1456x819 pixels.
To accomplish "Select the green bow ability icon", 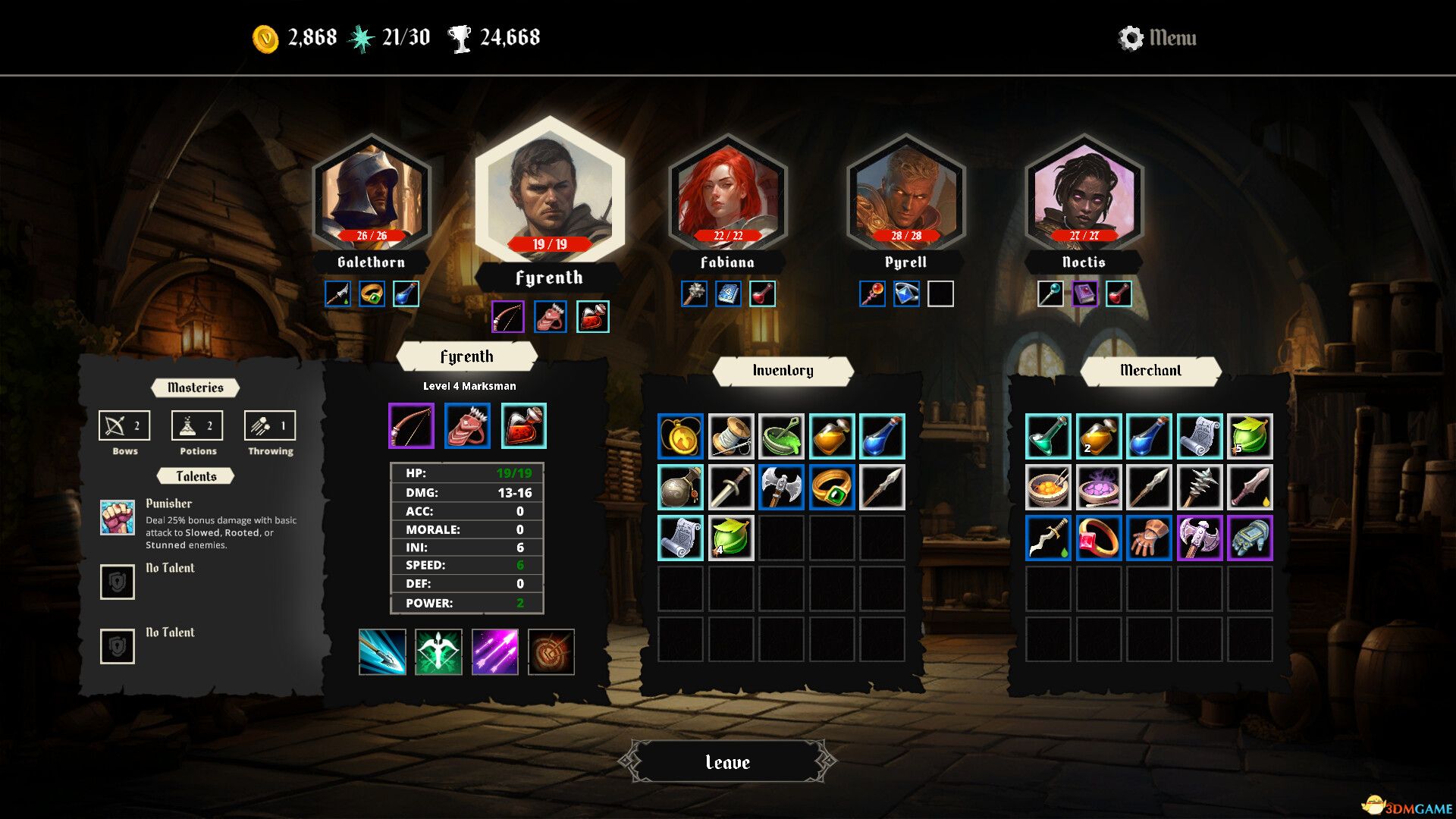I will tap(438, 652).
